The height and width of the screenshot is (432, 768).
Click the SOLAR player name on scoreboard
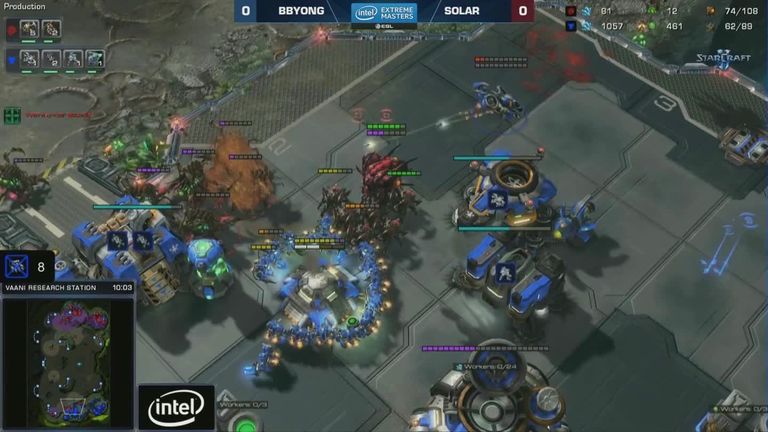(463, 11)
